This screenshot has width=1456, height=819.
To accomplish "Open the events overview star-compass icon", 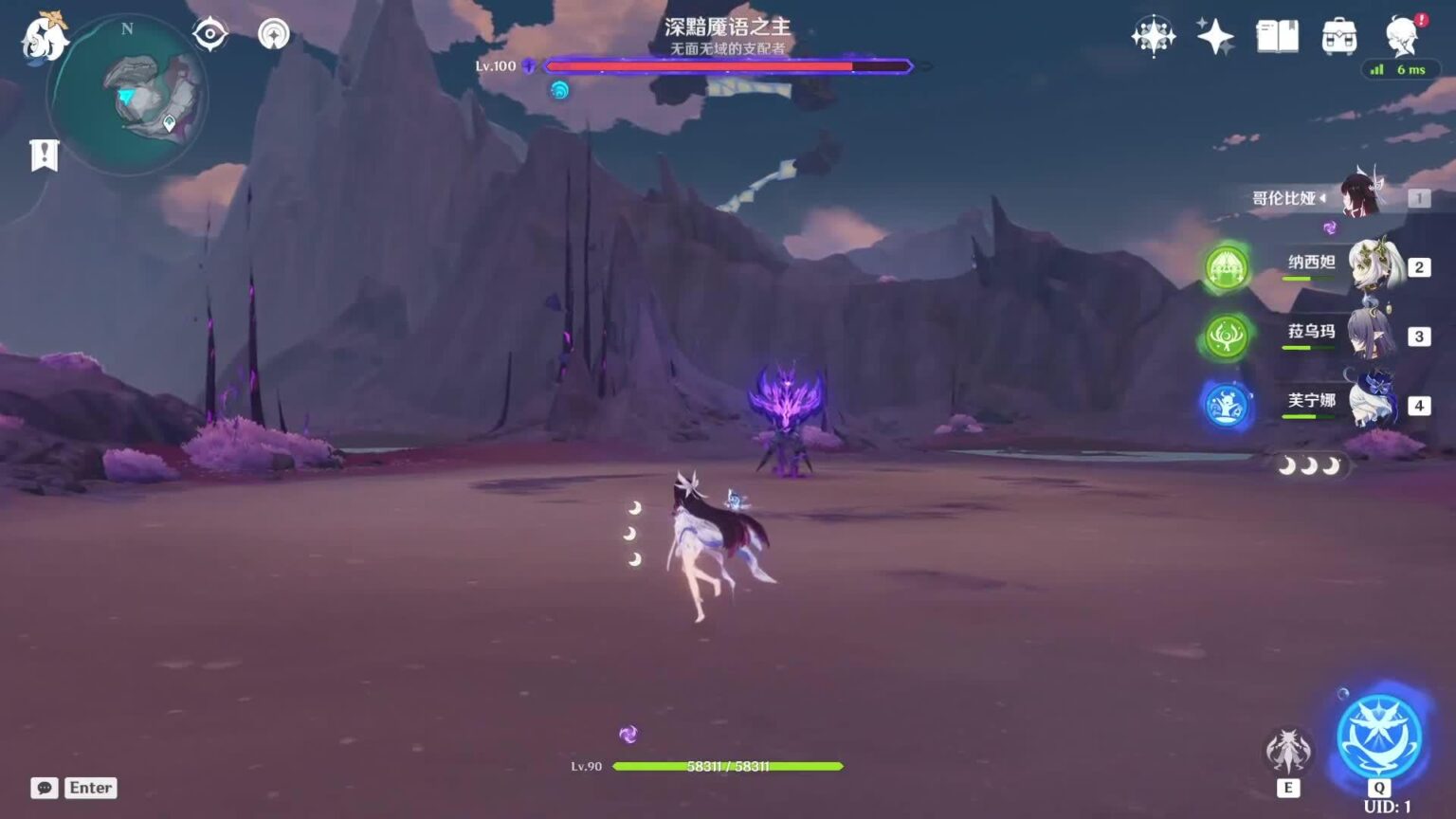I will [x=1153, y=38].
